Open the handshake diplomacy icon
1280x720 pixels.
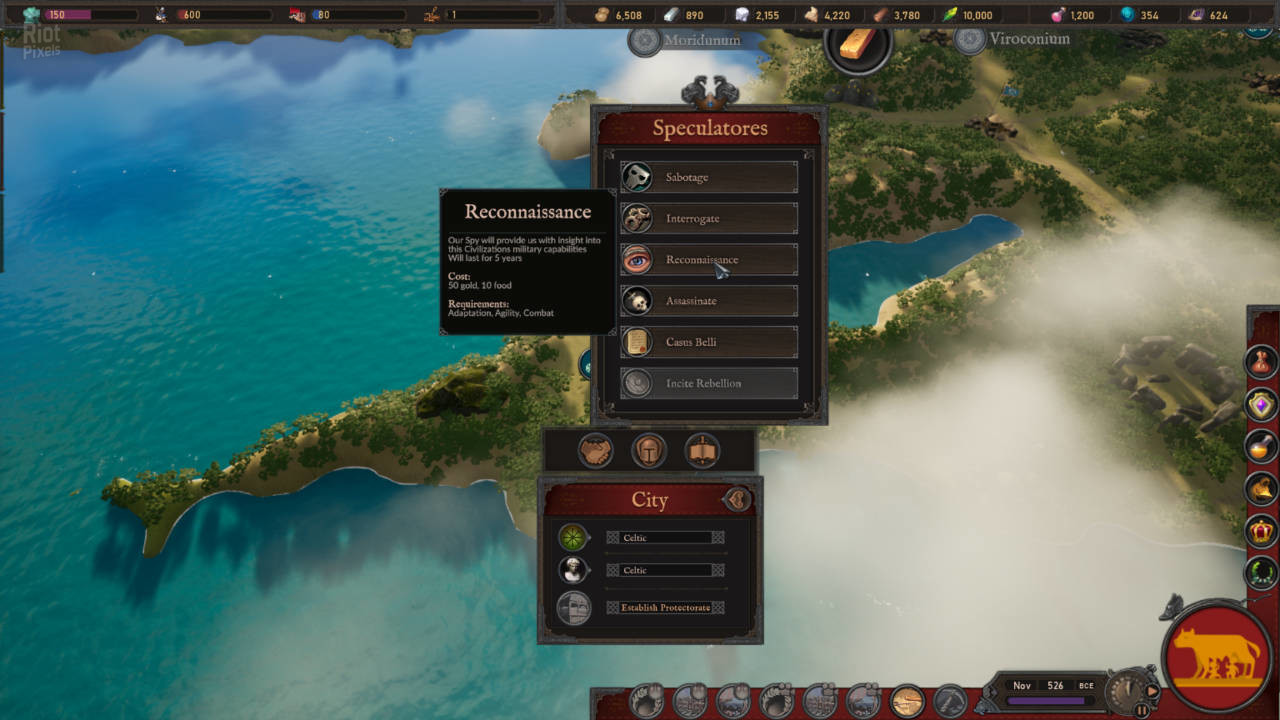(x=596, y=451)
